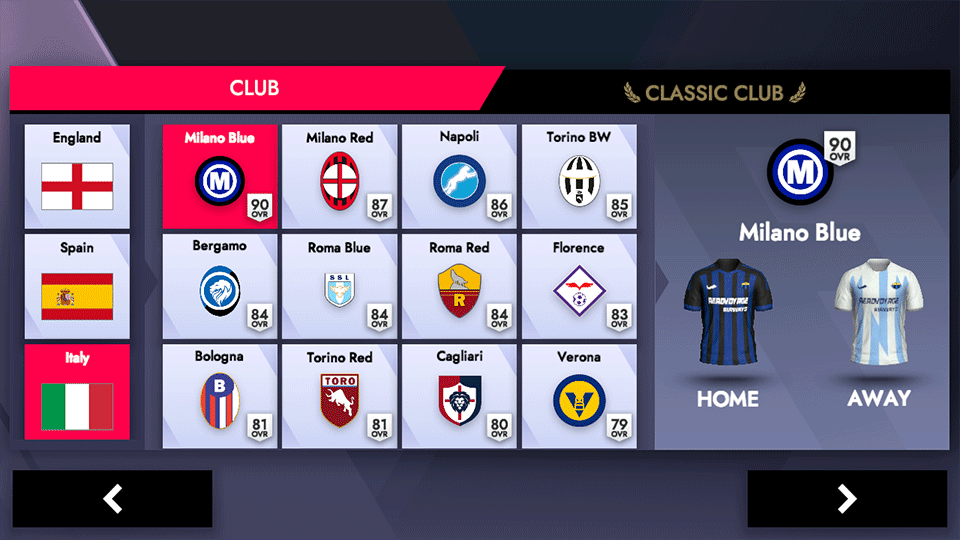Select the Verona club tile
Image resolution: width=960 pixels, height=540 pixels.
579,396
